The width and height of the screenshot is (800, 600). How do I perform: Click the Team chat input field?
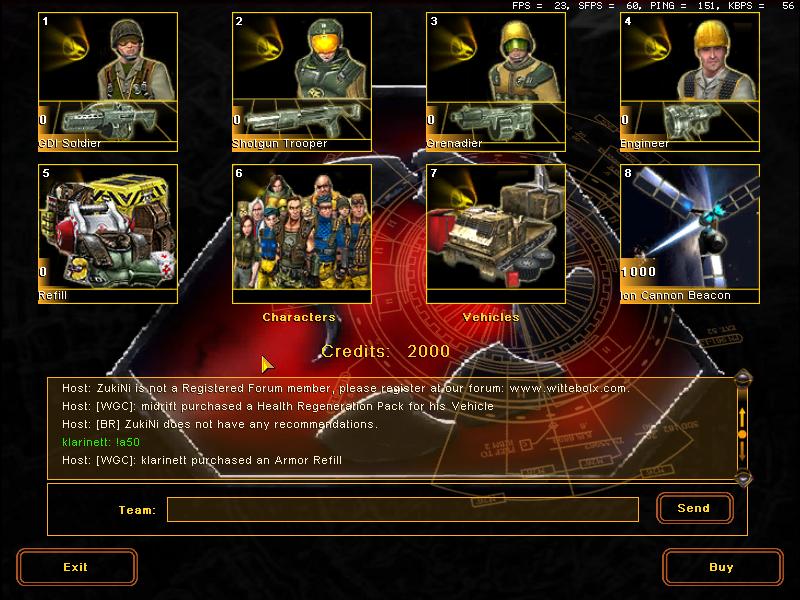[402, 510]
